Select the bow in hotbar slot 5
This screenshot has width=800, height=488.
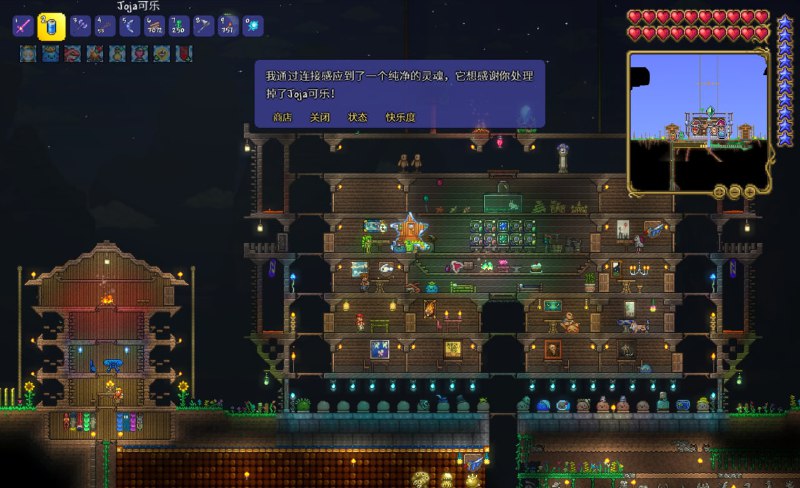[128, 27]
